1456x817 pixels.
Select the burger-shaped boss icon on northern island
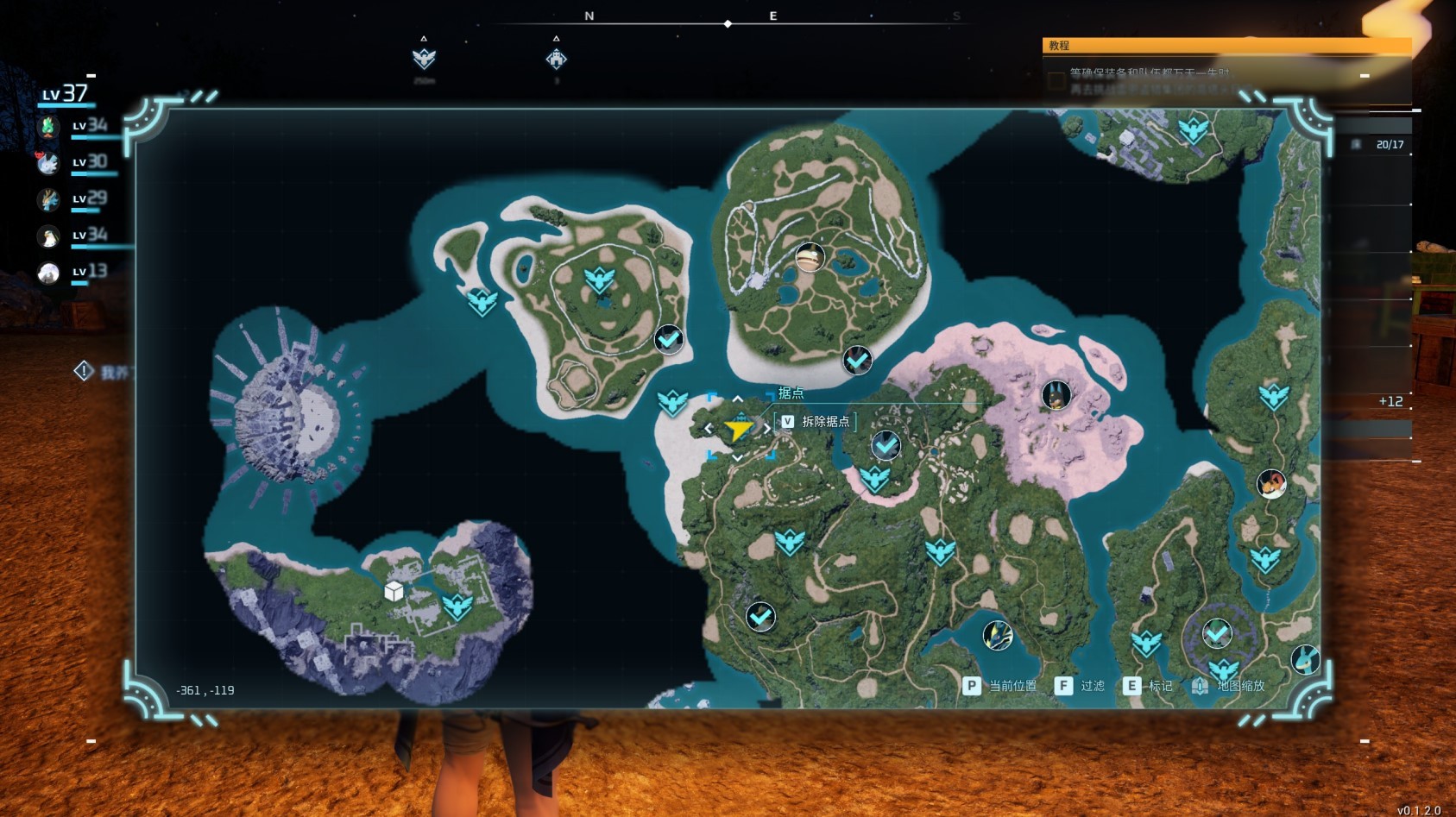pyautogui.click(x=810, y=257)
